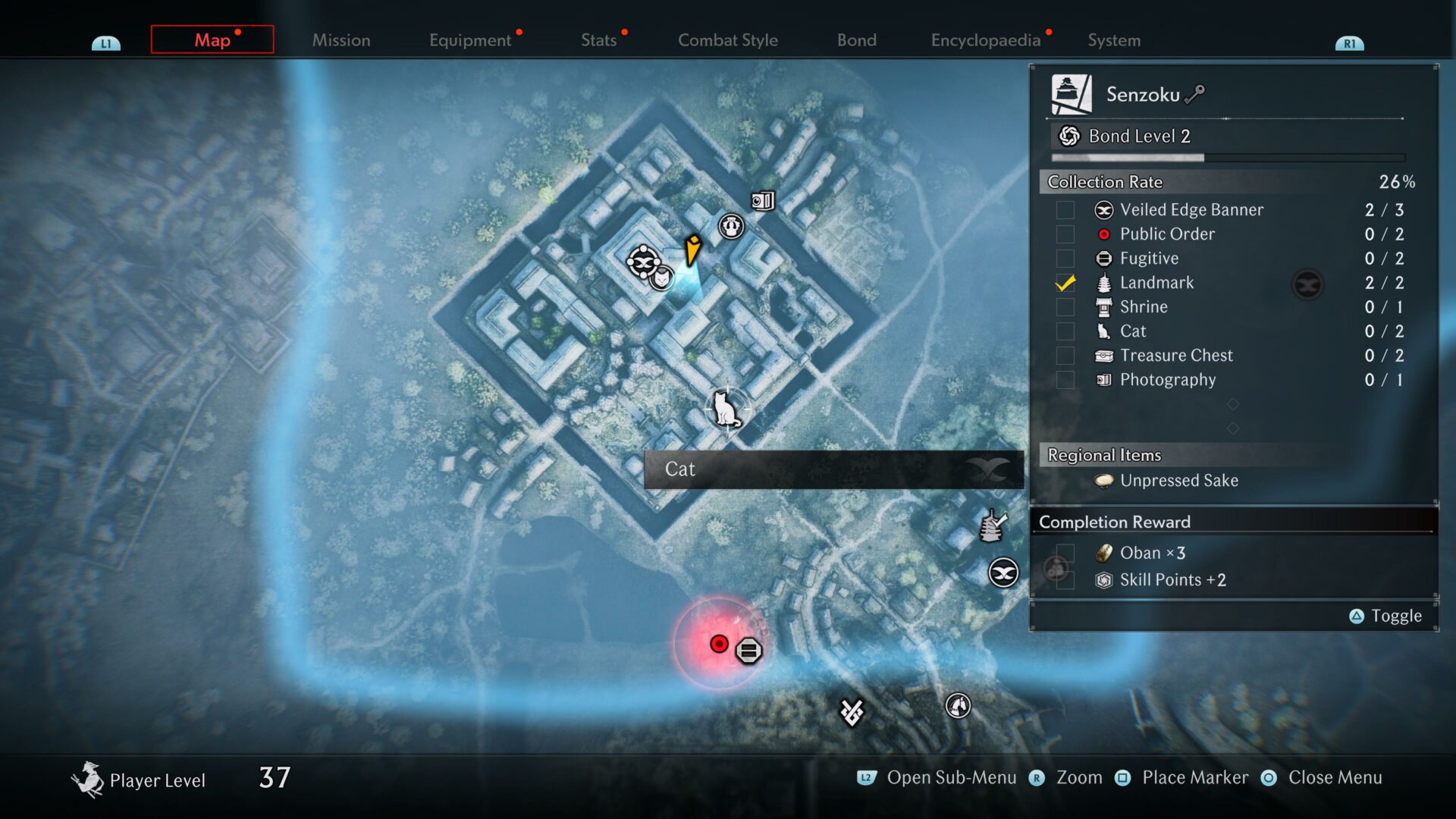Viewport: 1456px width, 819px height.
Task: Check the Veiled Edge Banner collection checkbox
Action: click(x=1065, y=210)
